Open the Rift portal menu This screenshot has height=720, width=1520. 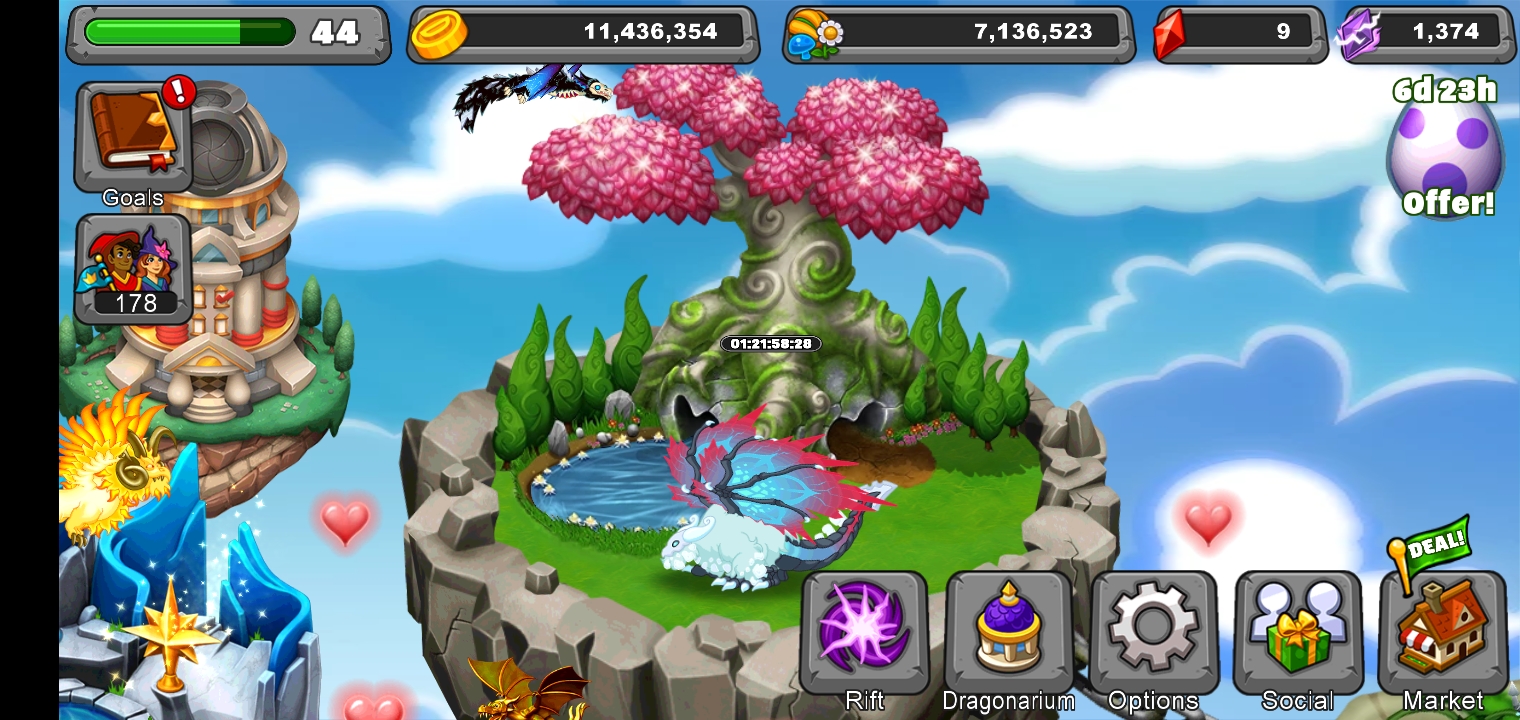[x=862, y=632]
